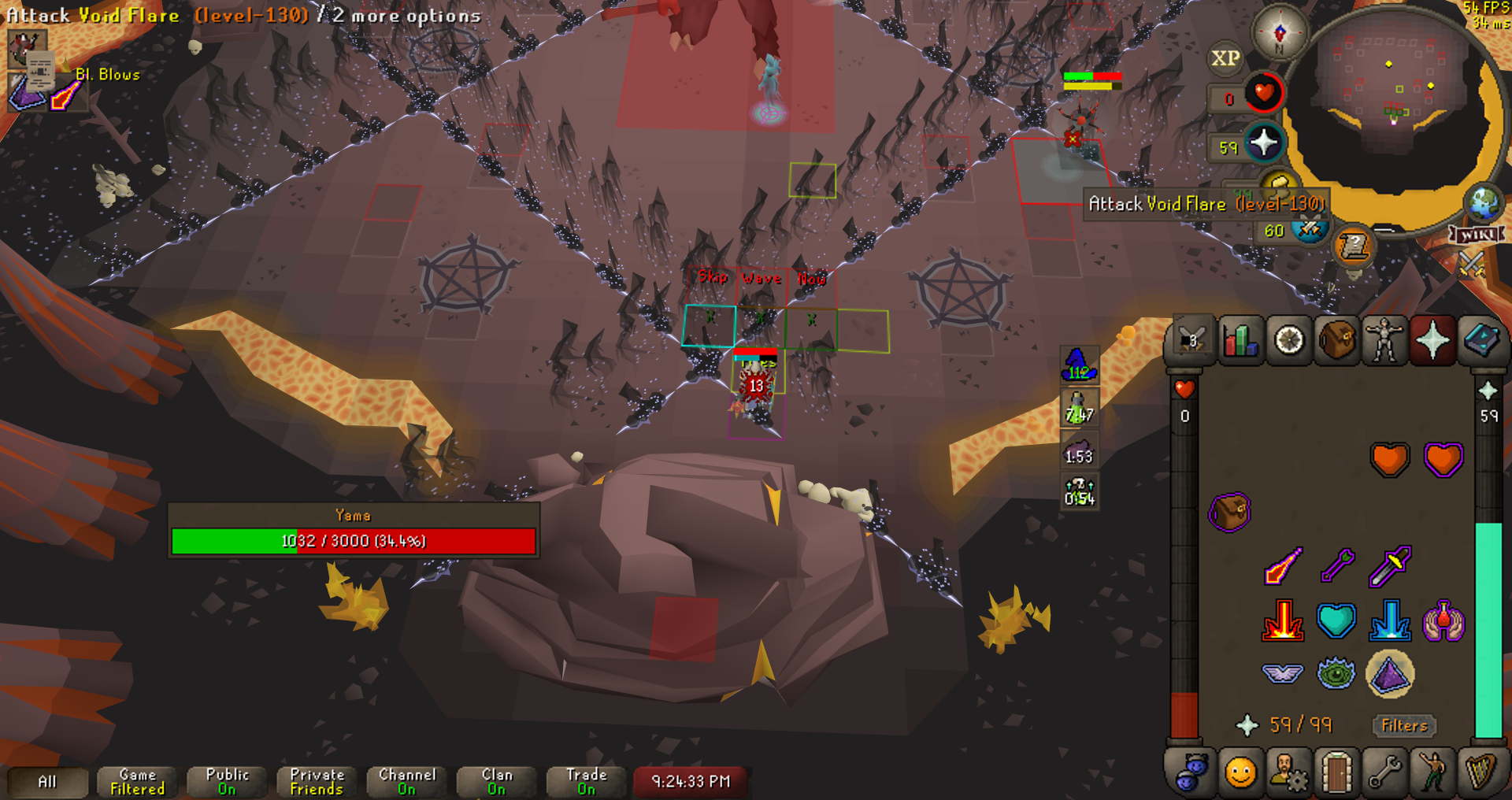Image resolution: width=1512 pixels, height=800 pixels.
Task: Click the Wiki lookup banner
Action: pyautogui.click(x=1477, y=235)
